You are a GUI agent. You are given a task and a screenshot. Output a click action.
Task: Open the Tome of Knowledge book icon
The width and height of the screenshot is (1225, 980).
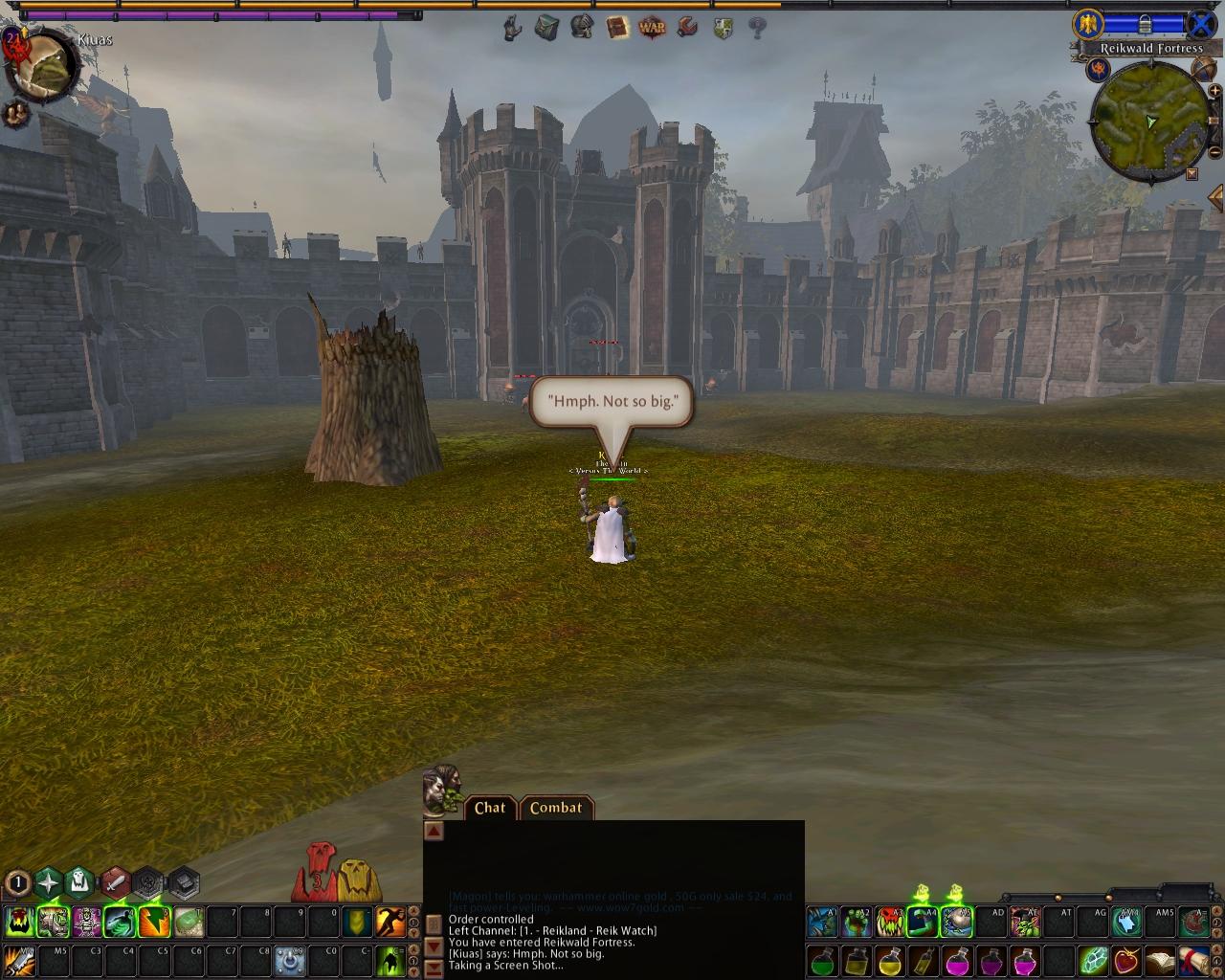point(617,28)
